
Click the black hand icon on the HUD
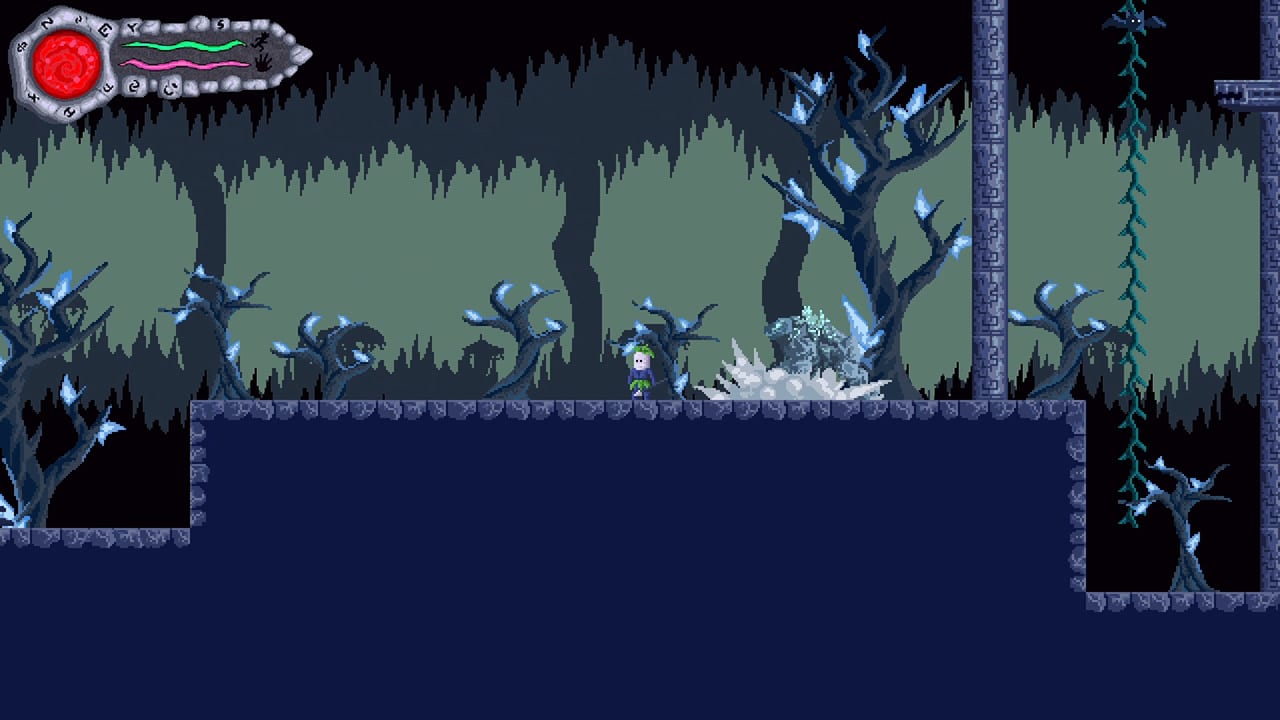[263, 63]
